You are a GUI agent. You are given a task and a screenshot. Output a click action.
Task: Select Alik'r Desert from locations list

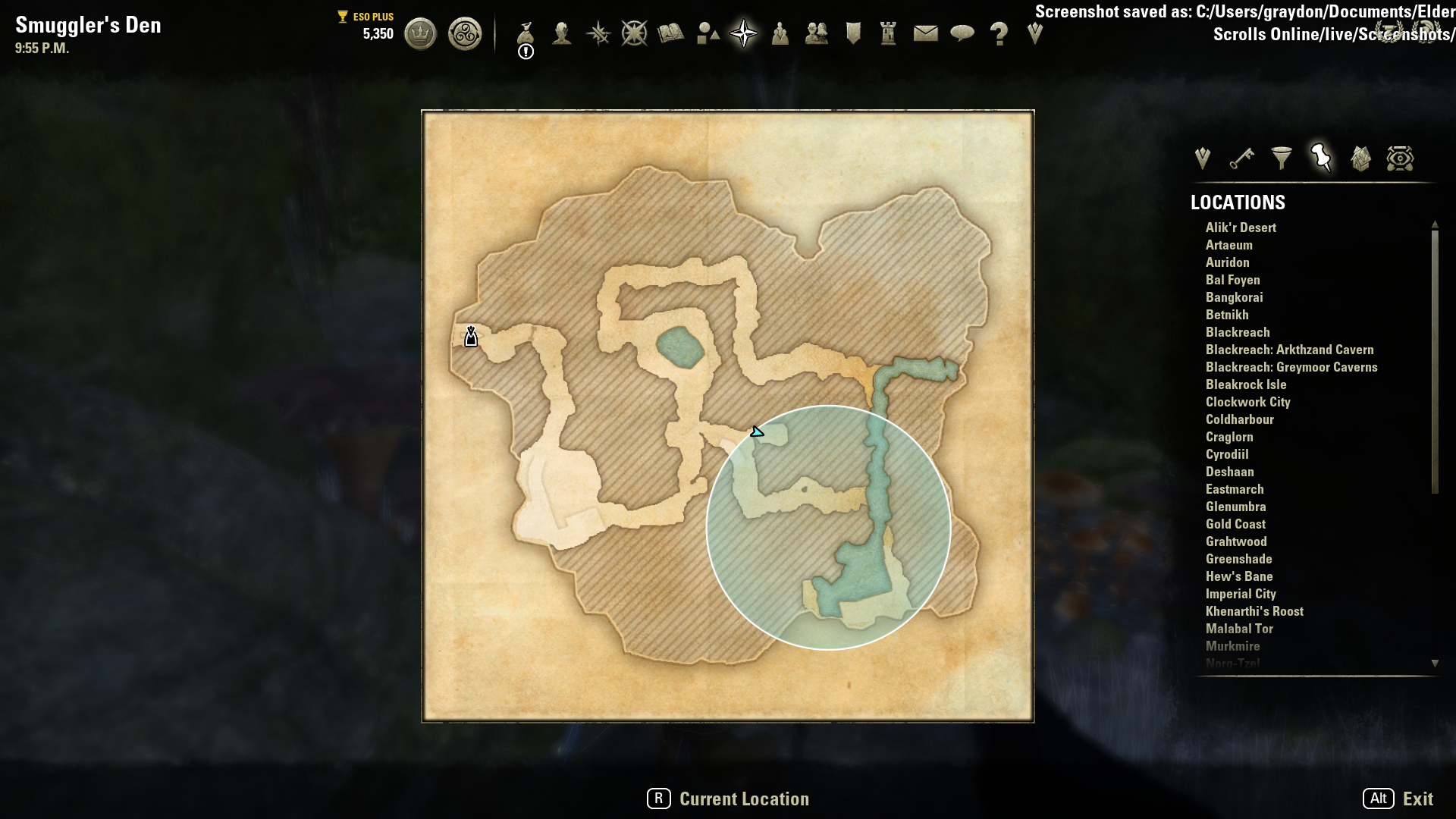point(1241,227)
